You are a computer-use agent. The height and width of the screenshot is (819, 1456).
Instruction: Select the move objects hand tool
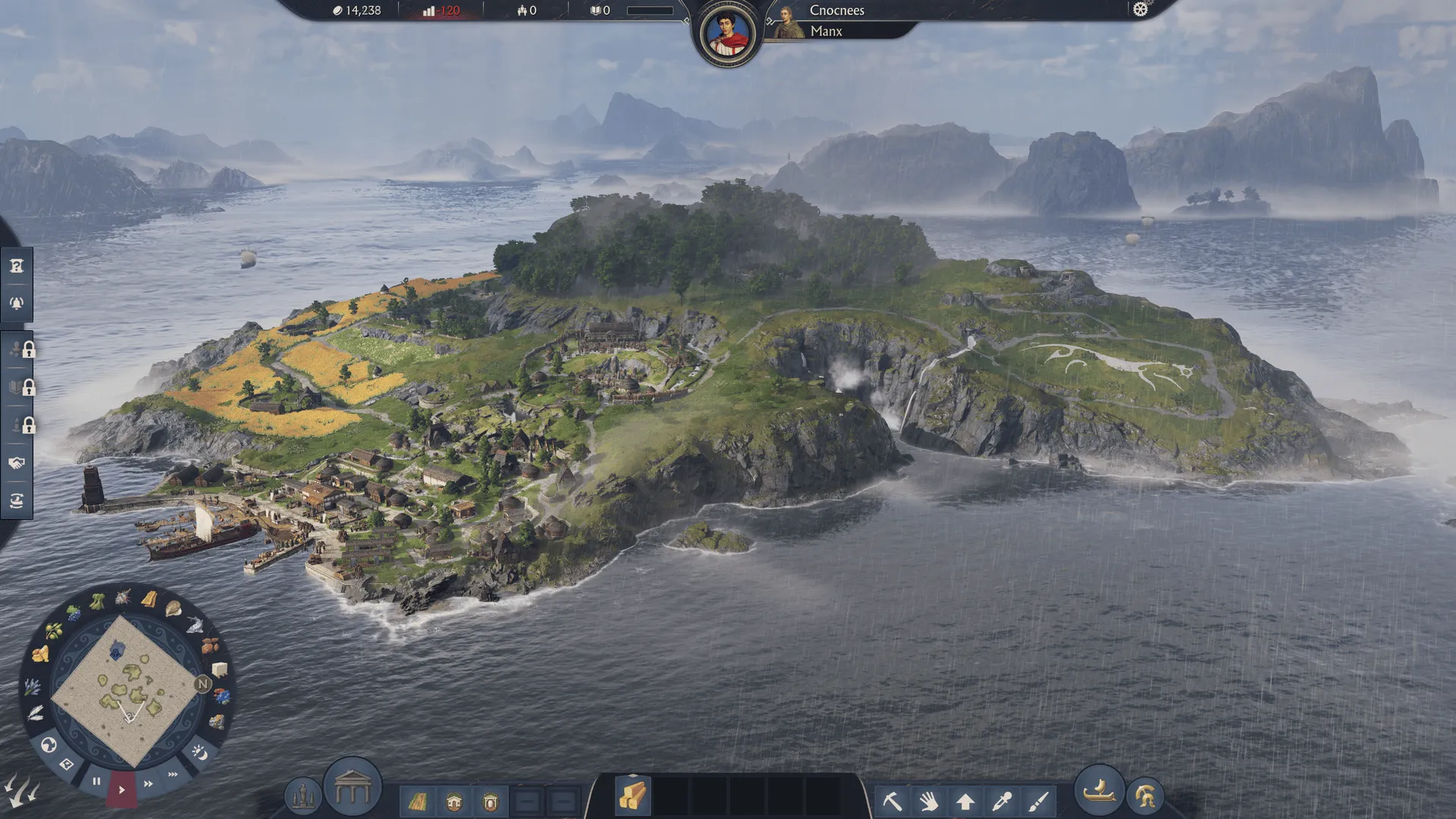pyautogui.click(x=928, y=800)
